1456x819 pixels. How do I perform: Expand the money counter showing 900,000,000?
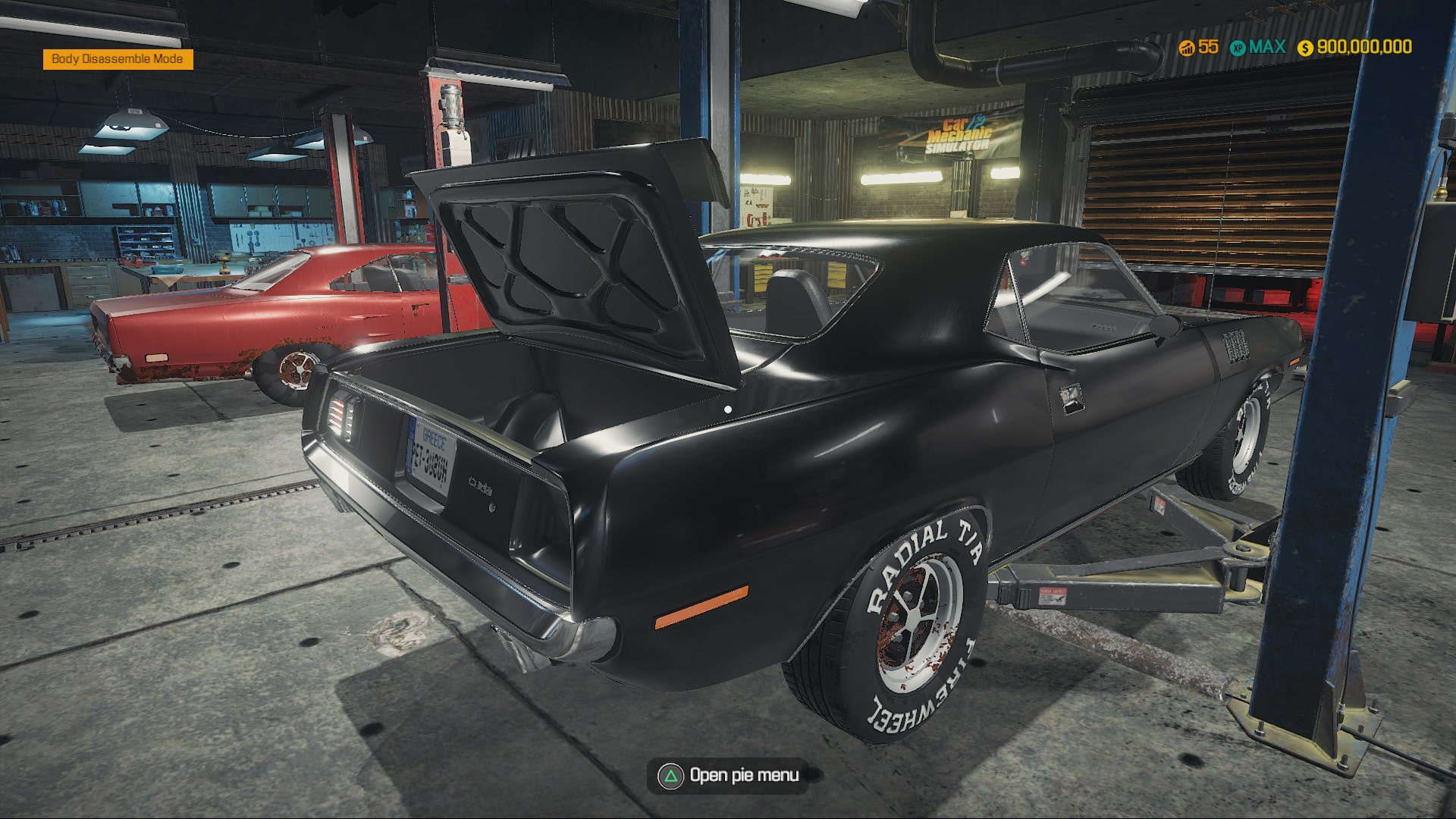point(1365,48)
